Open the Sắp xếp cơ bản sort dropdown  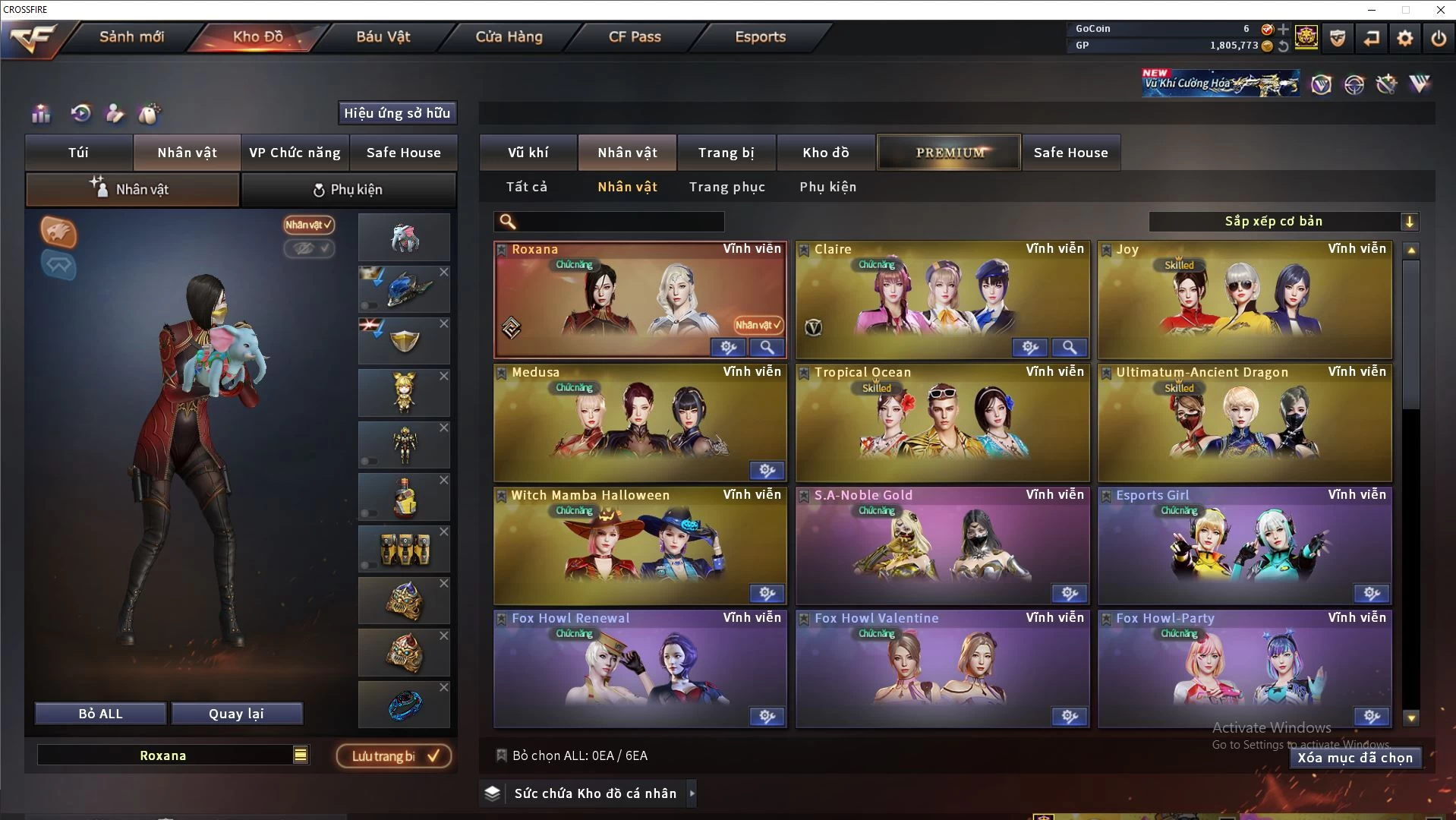[1283, 222]
